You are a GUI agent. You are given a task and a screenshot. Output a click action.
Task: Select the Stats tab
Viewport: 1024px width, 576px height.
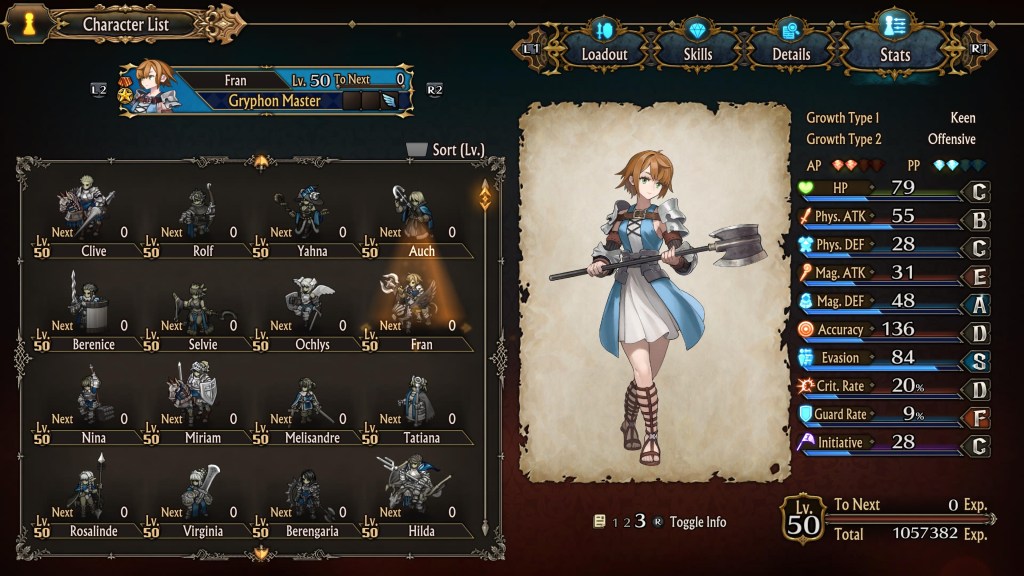[x=894, y=46]
